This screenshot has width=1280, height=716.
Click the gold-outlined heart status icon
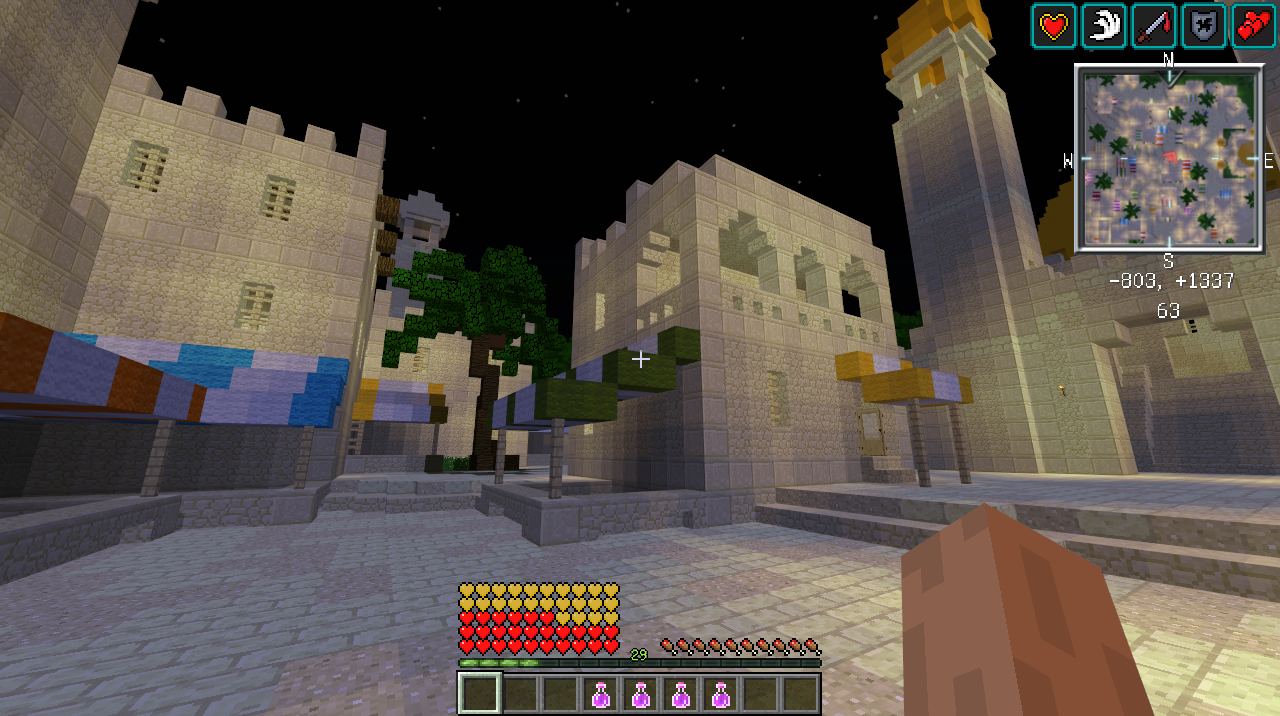[x=1053, y=26]
